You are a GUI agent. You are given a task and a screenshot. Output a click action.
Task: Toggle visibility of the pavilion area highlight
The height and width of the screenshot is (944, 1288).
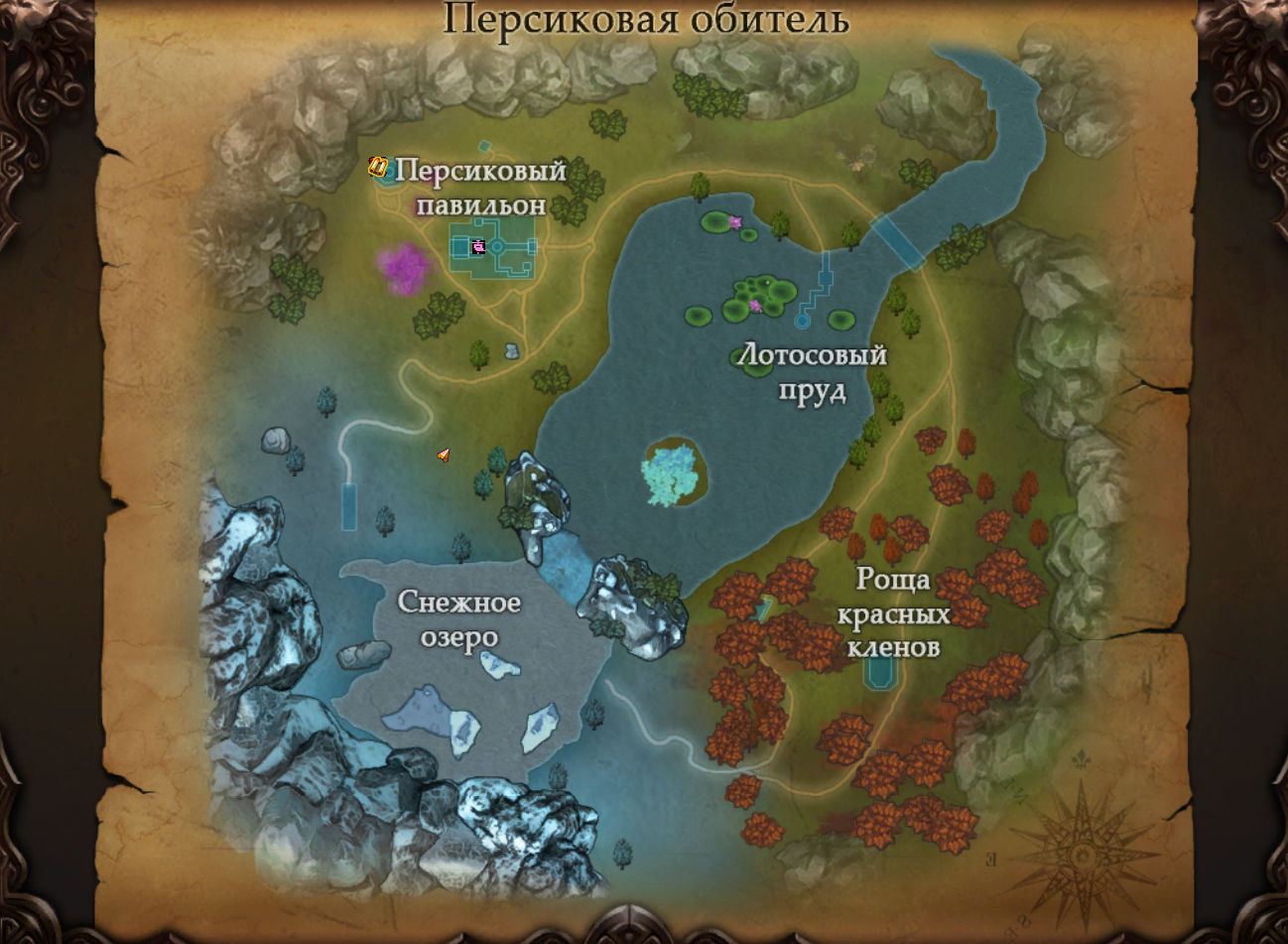tap(491, 248)
